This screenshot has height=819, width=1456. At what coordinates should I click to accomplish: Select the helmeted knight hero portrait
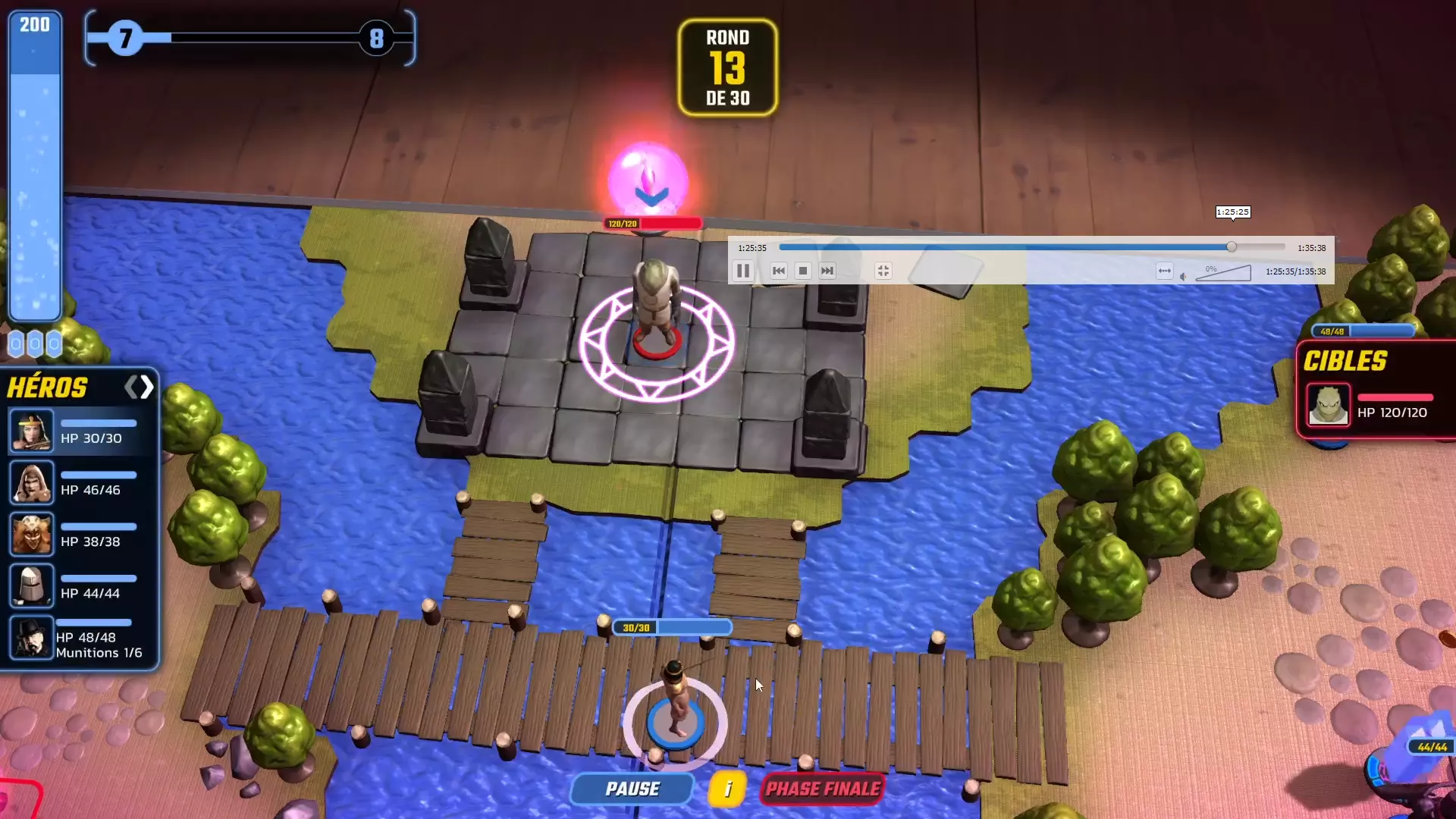pyautogui.click(x=32, y=585)
